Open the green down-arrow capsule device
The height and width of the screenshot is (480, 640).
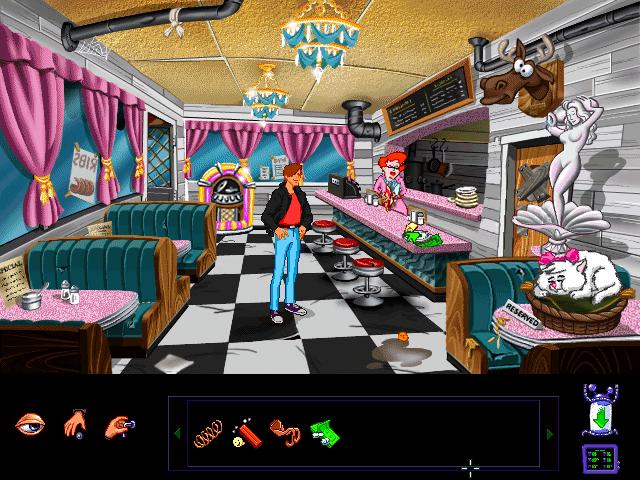tap(596, 412)
